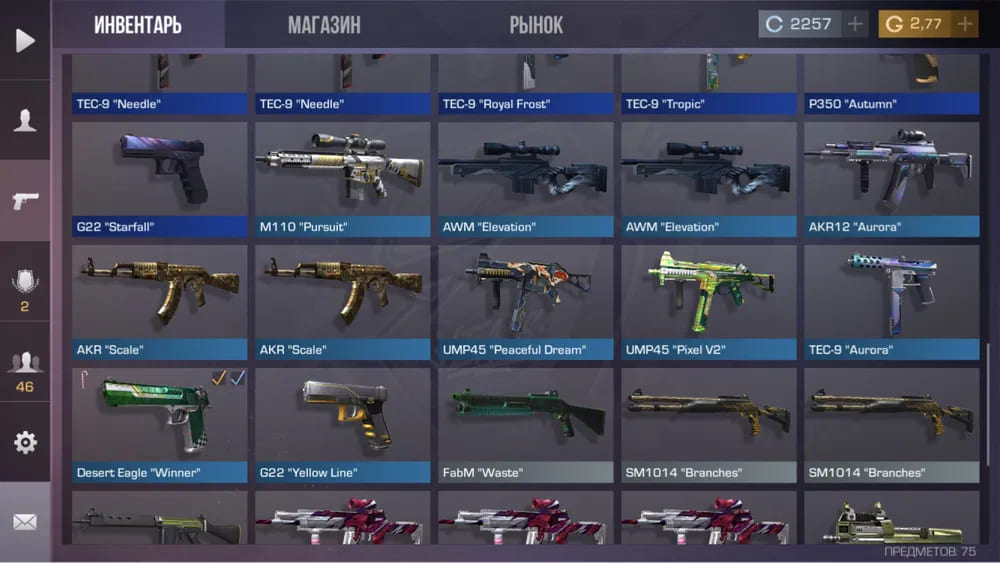Screen dimensions: 1000x563
Task: Open the friends icon showing 46
Action: point(25,372)
